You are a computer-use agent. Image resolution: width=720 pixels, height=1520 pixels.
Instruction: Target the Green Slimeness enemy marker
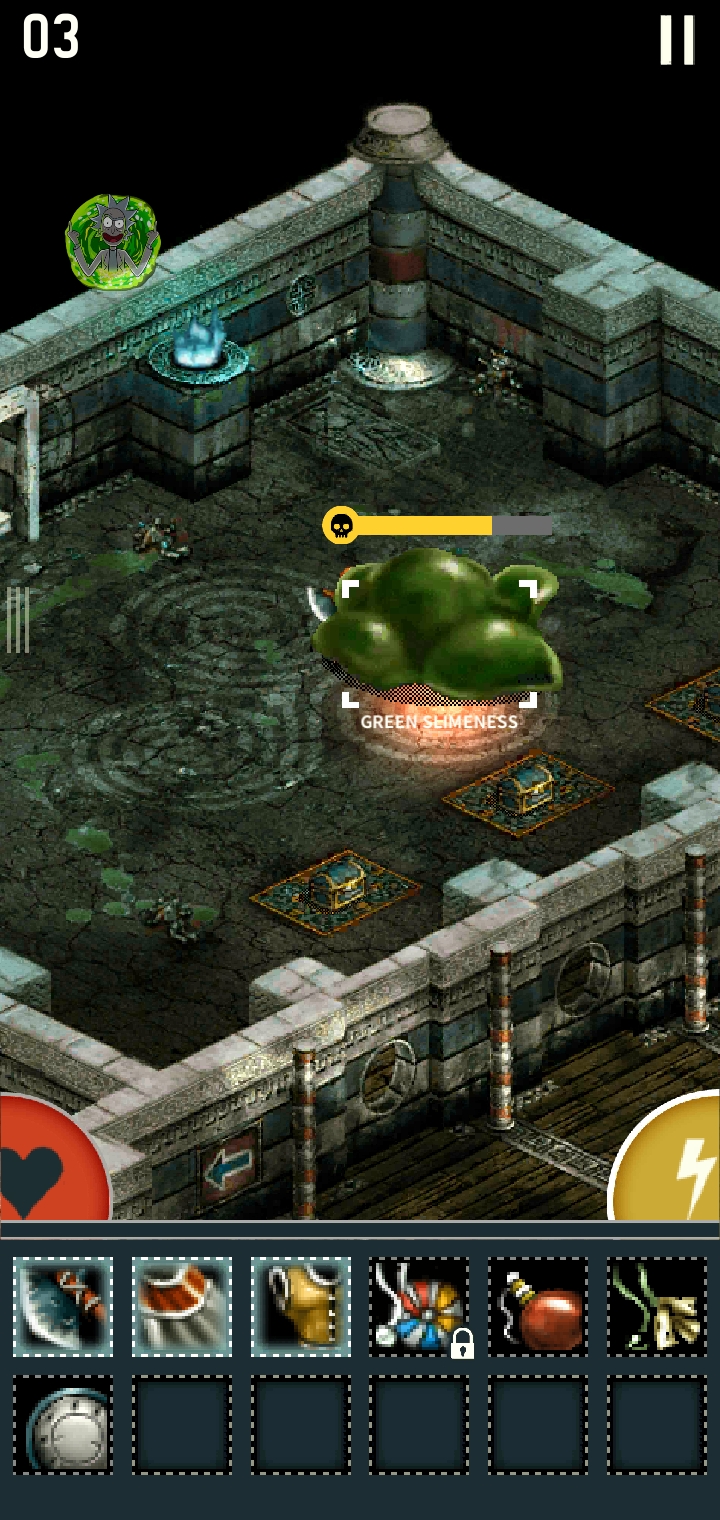coord(439,642)
